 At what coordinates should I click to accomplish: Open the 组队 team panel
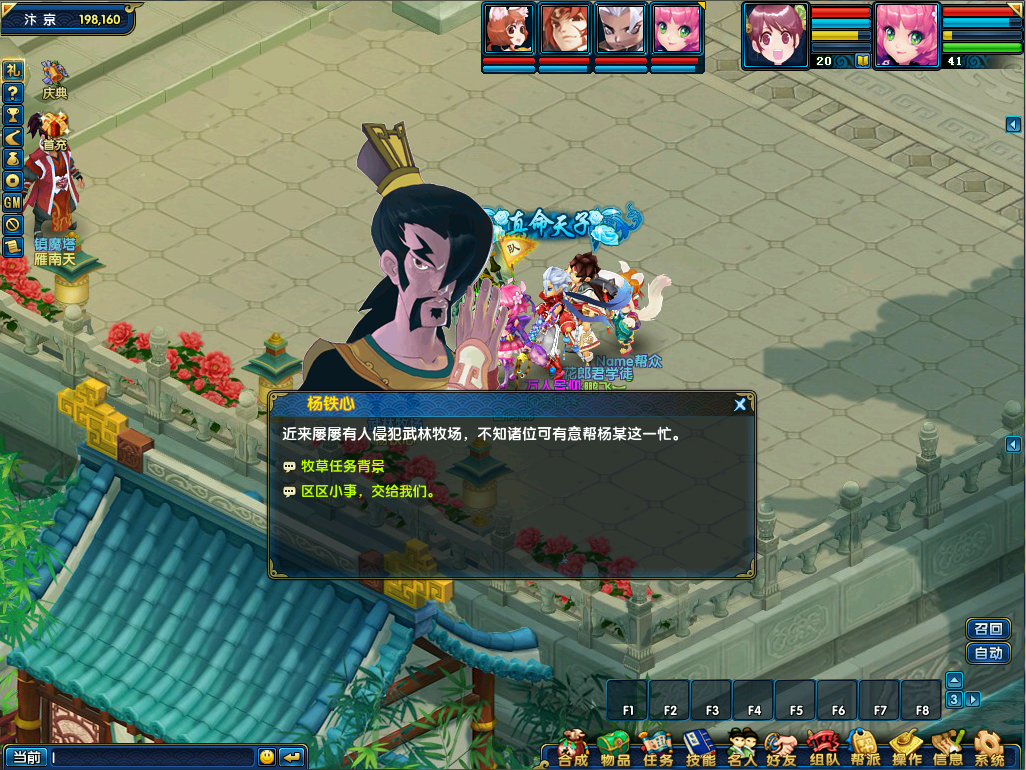pos(823,748)
